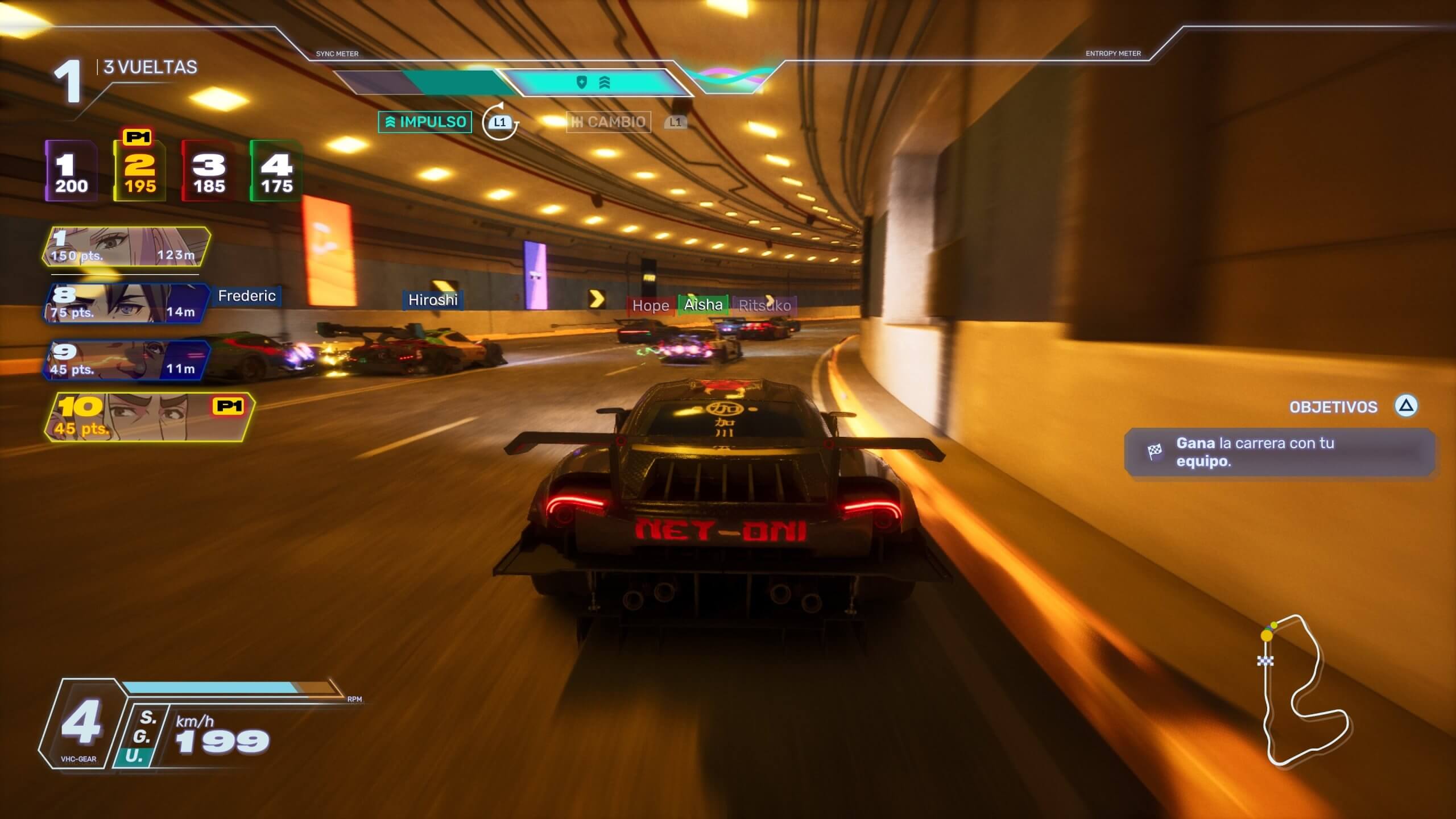Select the eighth-place racer card with 75 pts

coord(126,303)
